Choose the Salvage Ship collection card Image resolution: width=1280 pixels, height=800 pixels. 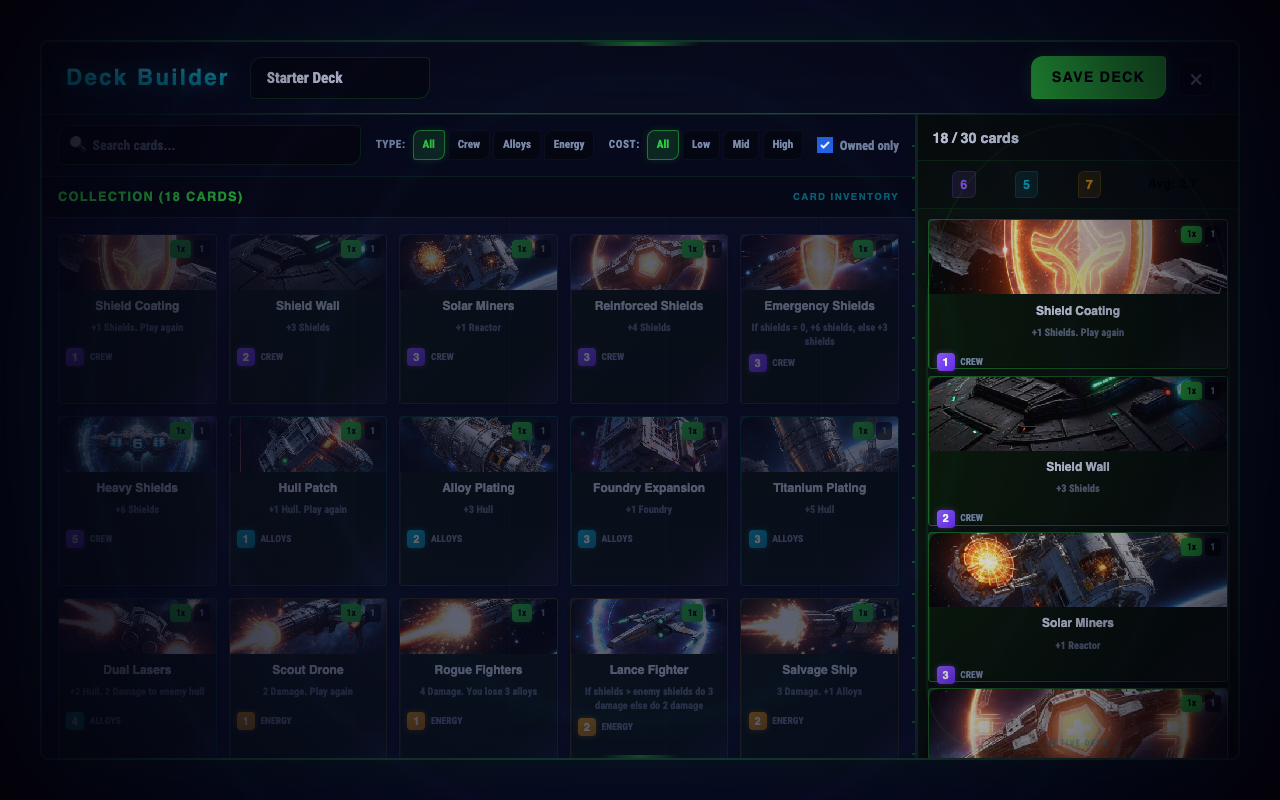[x=819, y=680]
